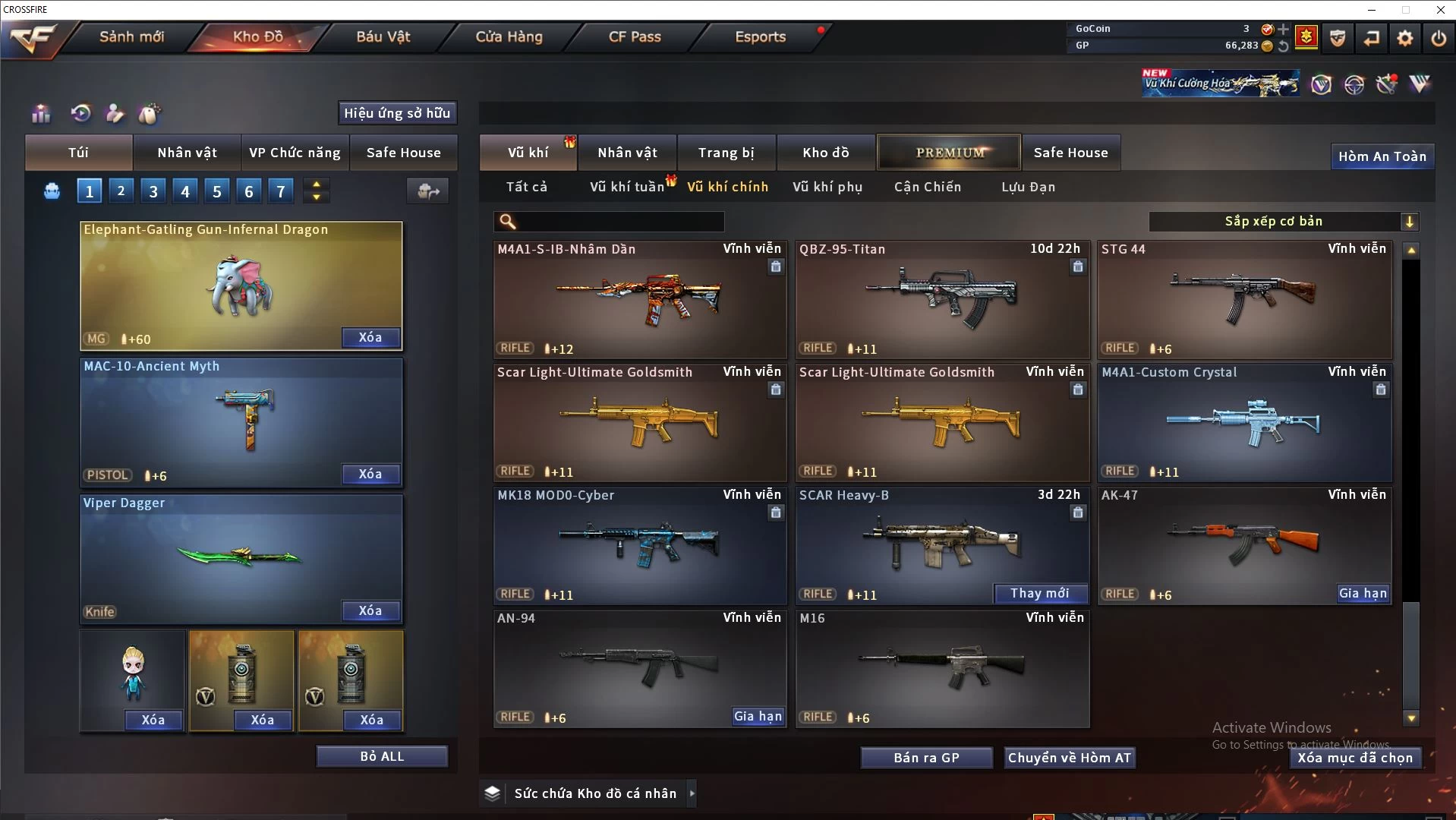Click Xóa on the Viper Dagger slot
This screenshot has width=1456, height=820.
point(370,611)
